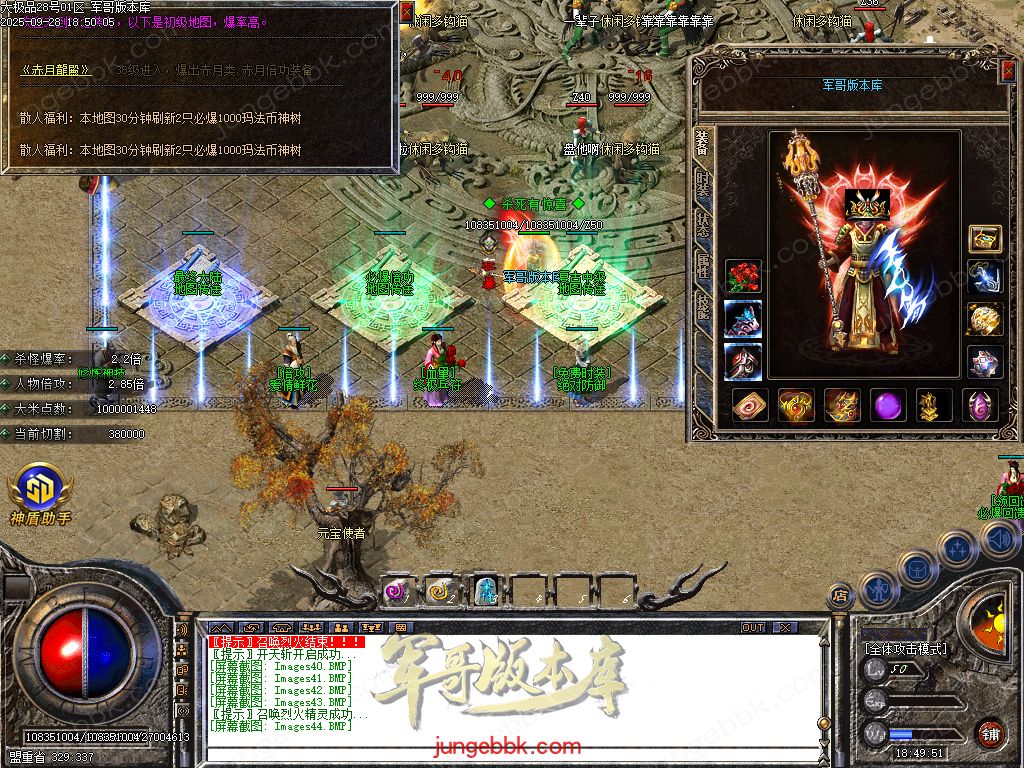Image resolution: width=1024 pixels, height=768 pixels.
Task: Use the purple swirl item in hotbar
Action: tap(399, 592)
